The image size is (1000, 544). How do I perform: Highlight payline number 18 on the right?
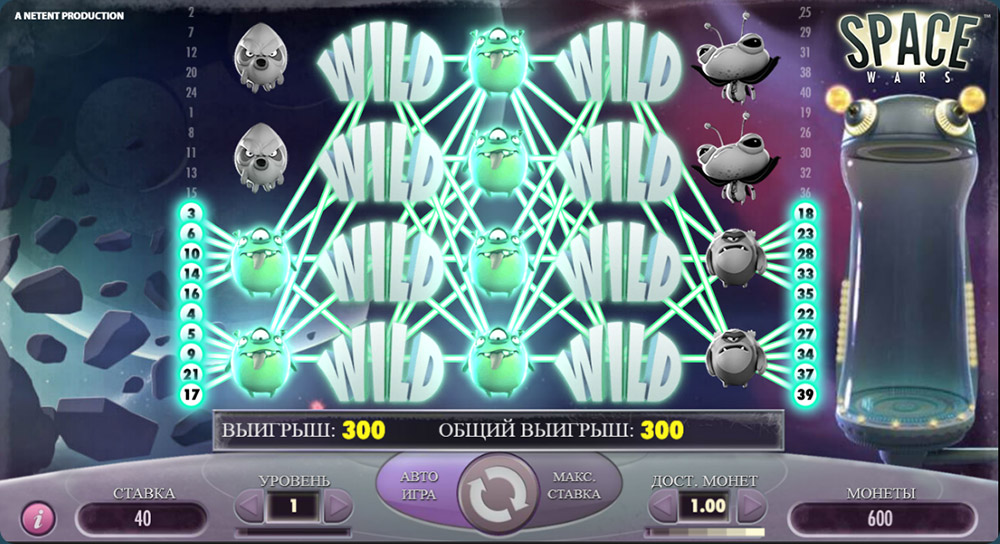806,213
